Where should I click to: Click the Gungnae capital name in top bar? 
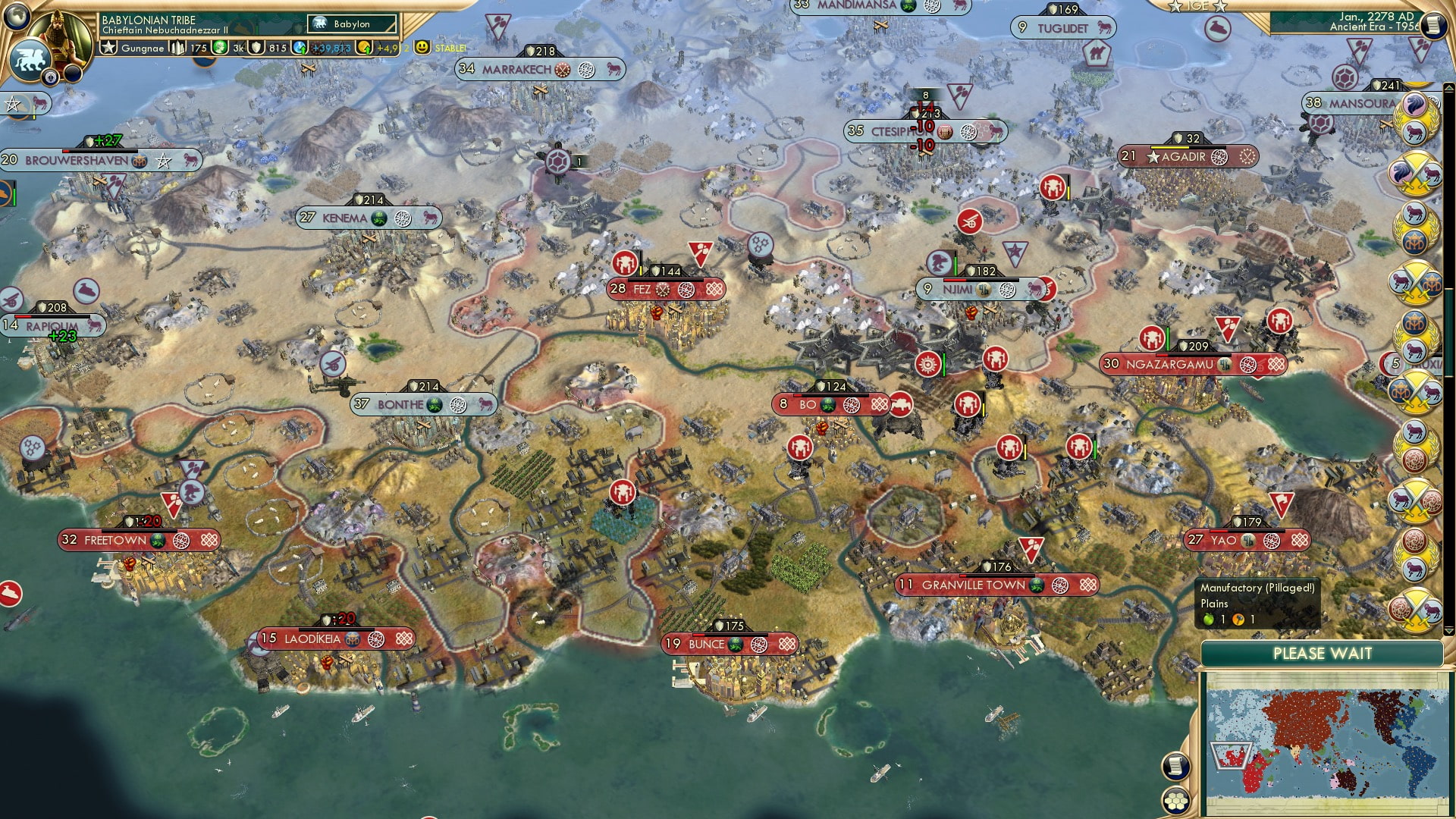pos(144,48)
